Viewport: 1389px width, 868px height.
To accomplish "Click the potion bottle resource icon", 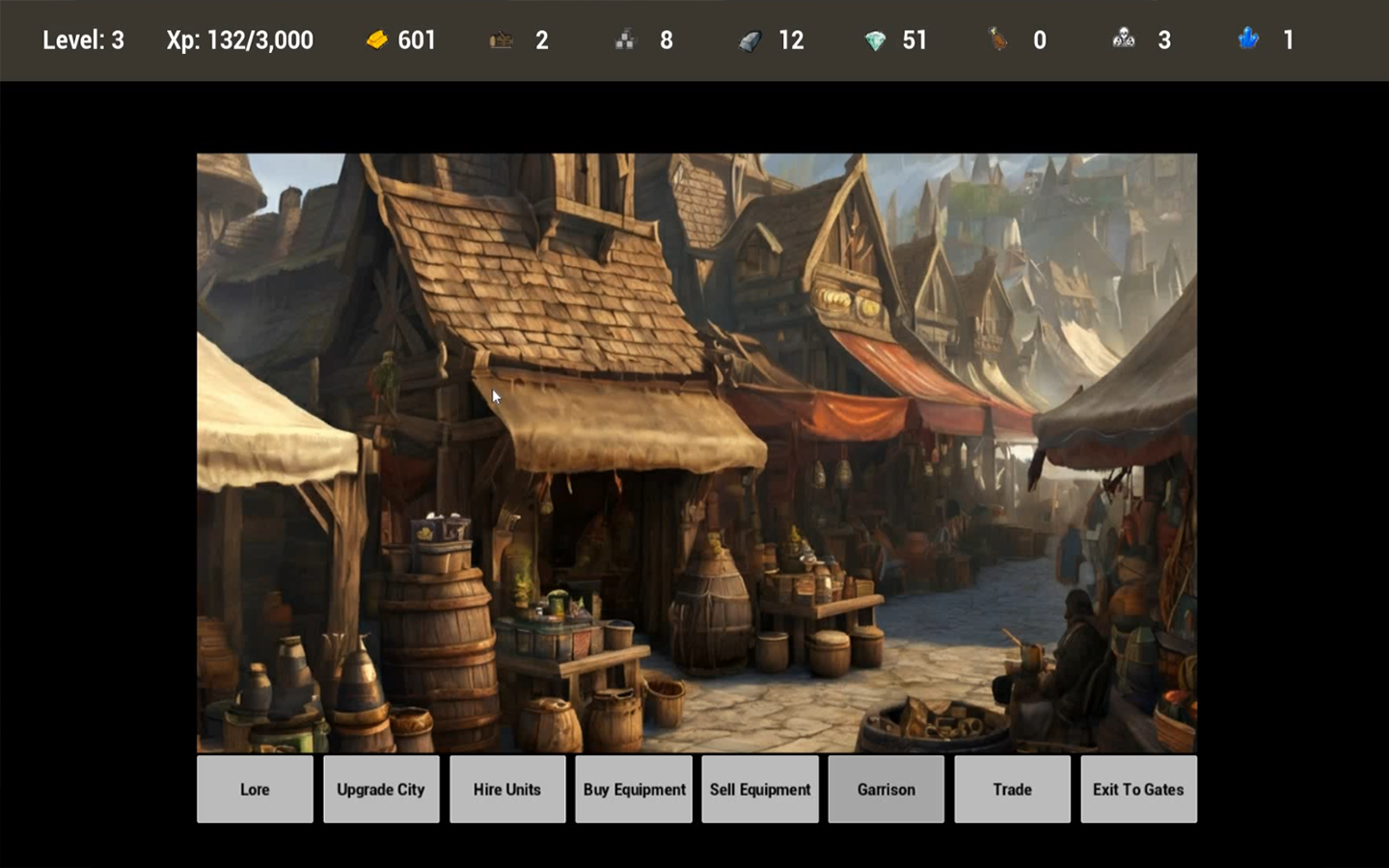I will (997, 41).
